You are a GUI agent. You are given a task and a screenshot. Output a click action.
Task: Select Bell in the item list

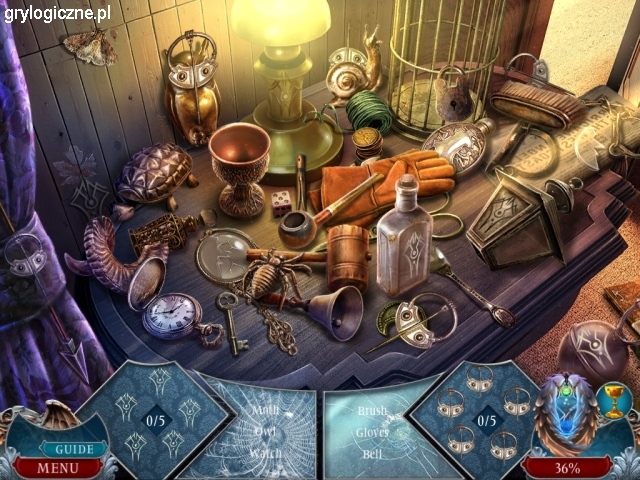pos(370,453)
